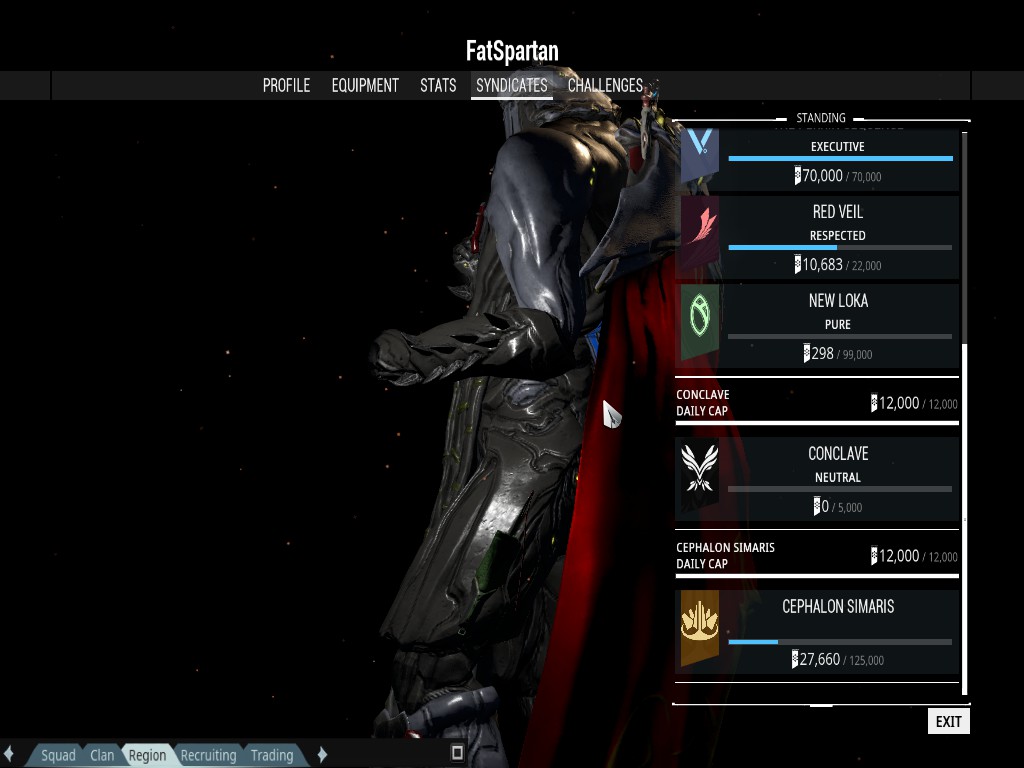The height and width of the screenshot is (768, 1024).
Task: Open the Profile tab
Action: click(286, 86)
